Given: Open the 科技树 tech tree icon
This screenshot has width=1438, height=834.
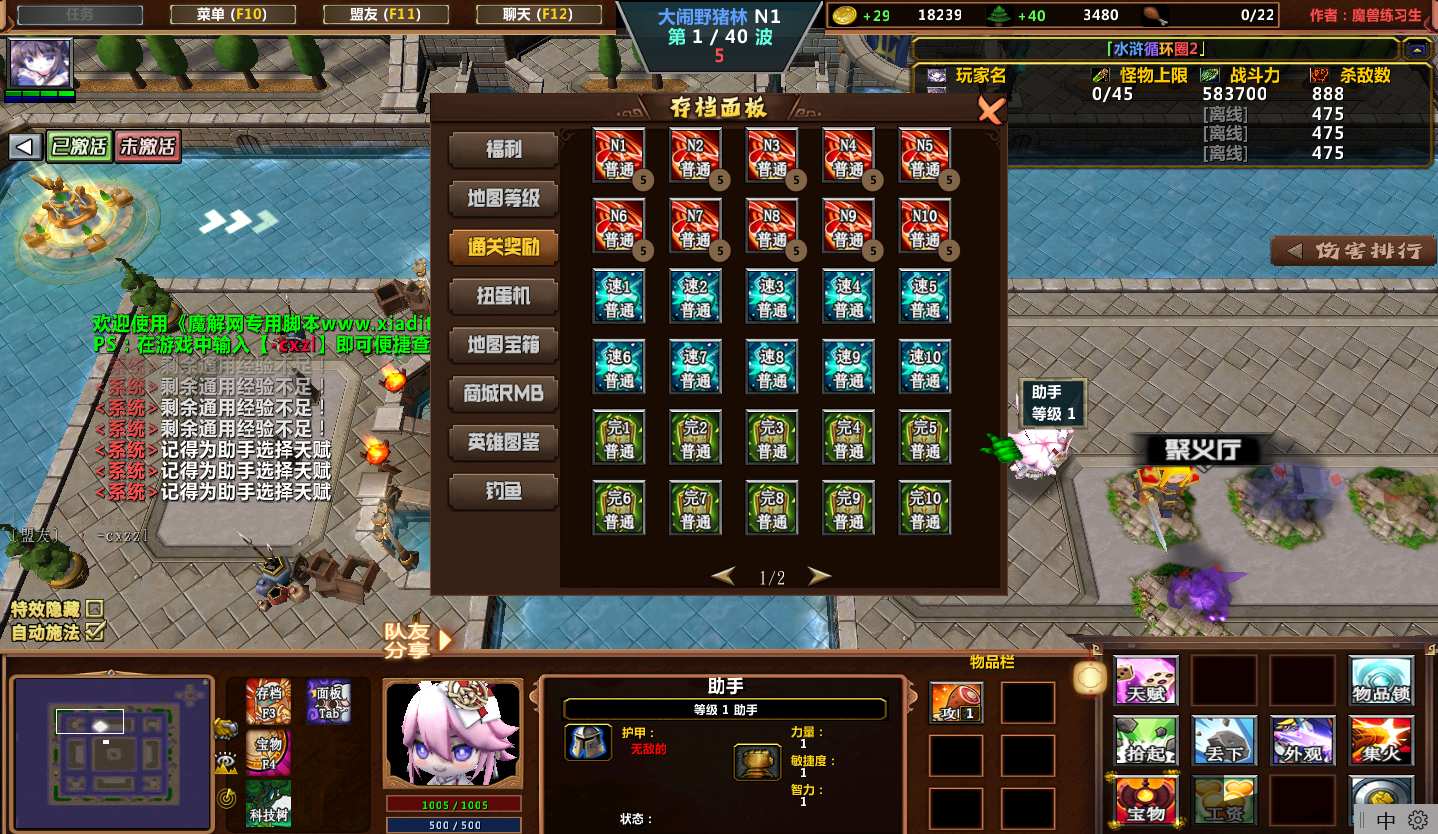Looking at the screenshot, I should click(268, 804).
